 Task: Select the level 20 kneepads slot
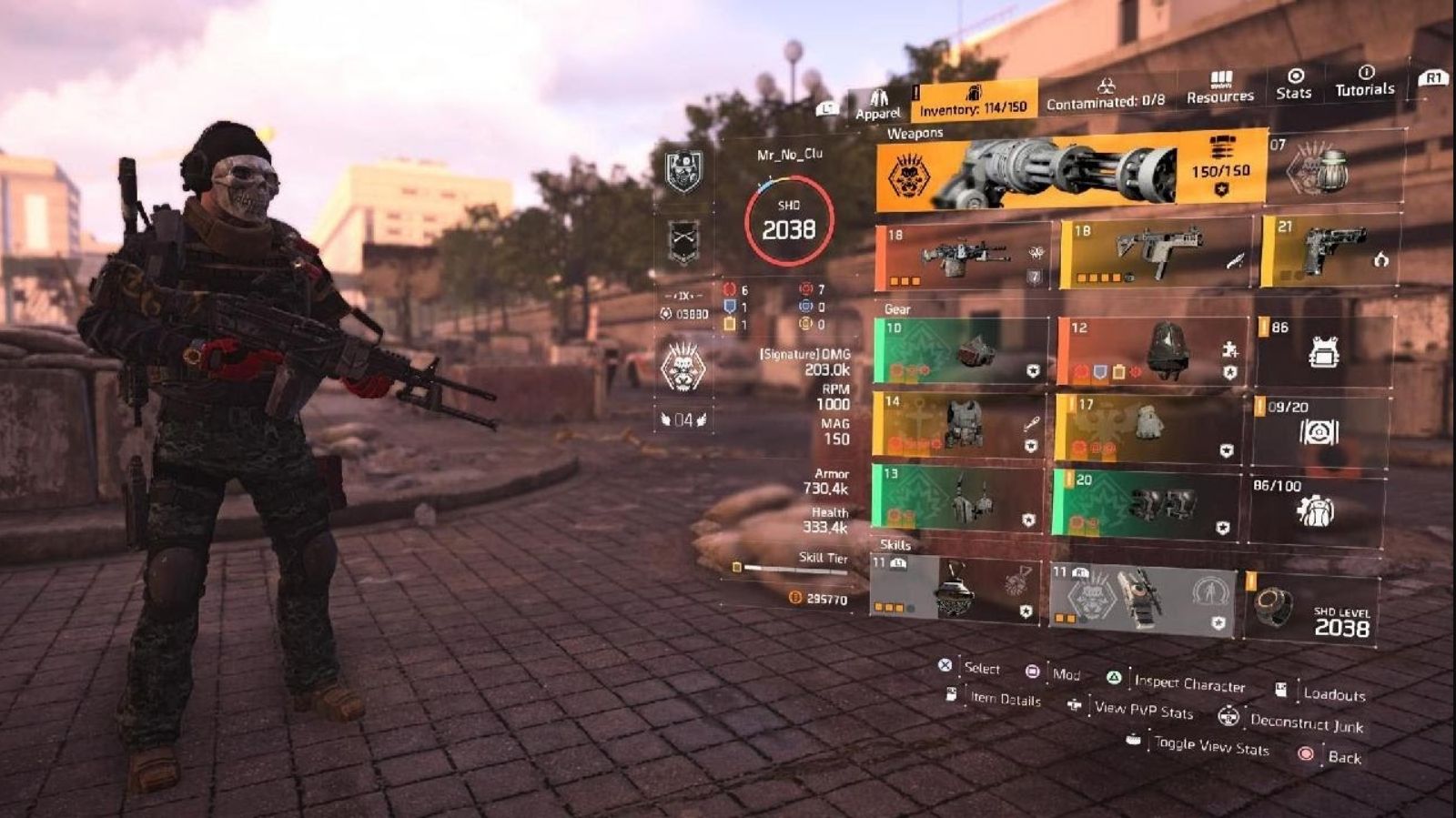point(1147,503)
